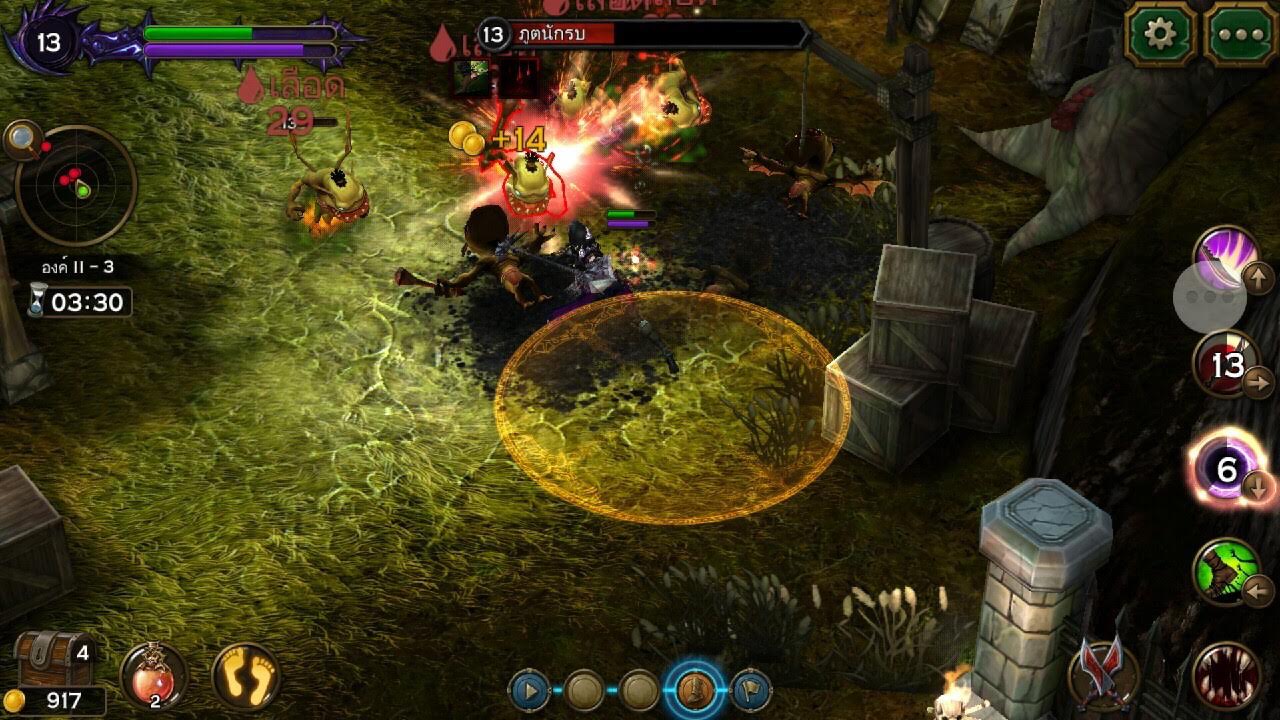Click the play arrow stage node
The height and width of the screenshot is (720, 1280).
529,690
